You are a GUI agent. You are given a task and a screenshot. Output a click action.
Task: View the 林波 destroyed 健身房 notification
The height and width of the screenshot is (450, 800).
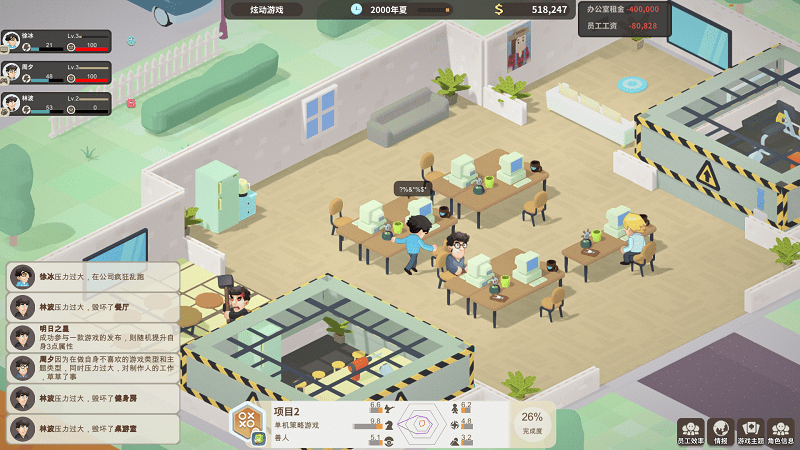93,399
